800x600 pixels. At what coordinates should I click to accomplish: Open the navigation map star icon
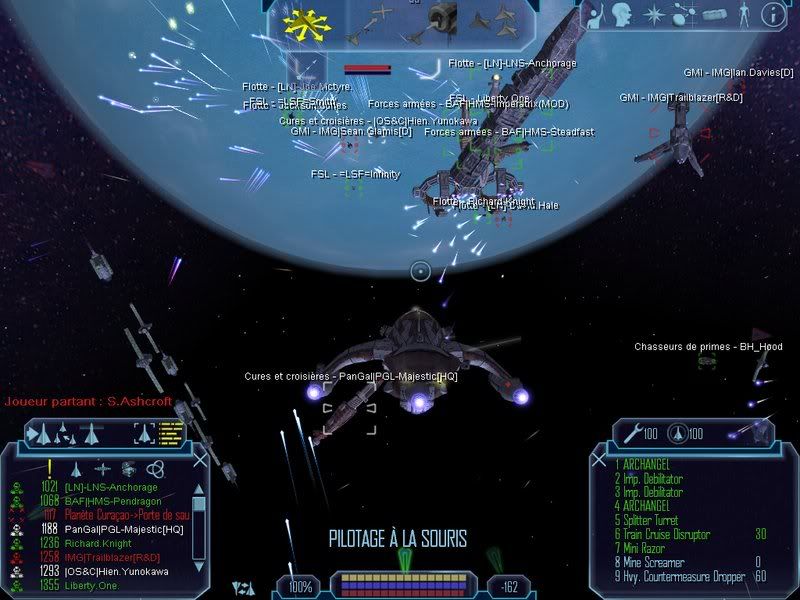click(654, 14)
